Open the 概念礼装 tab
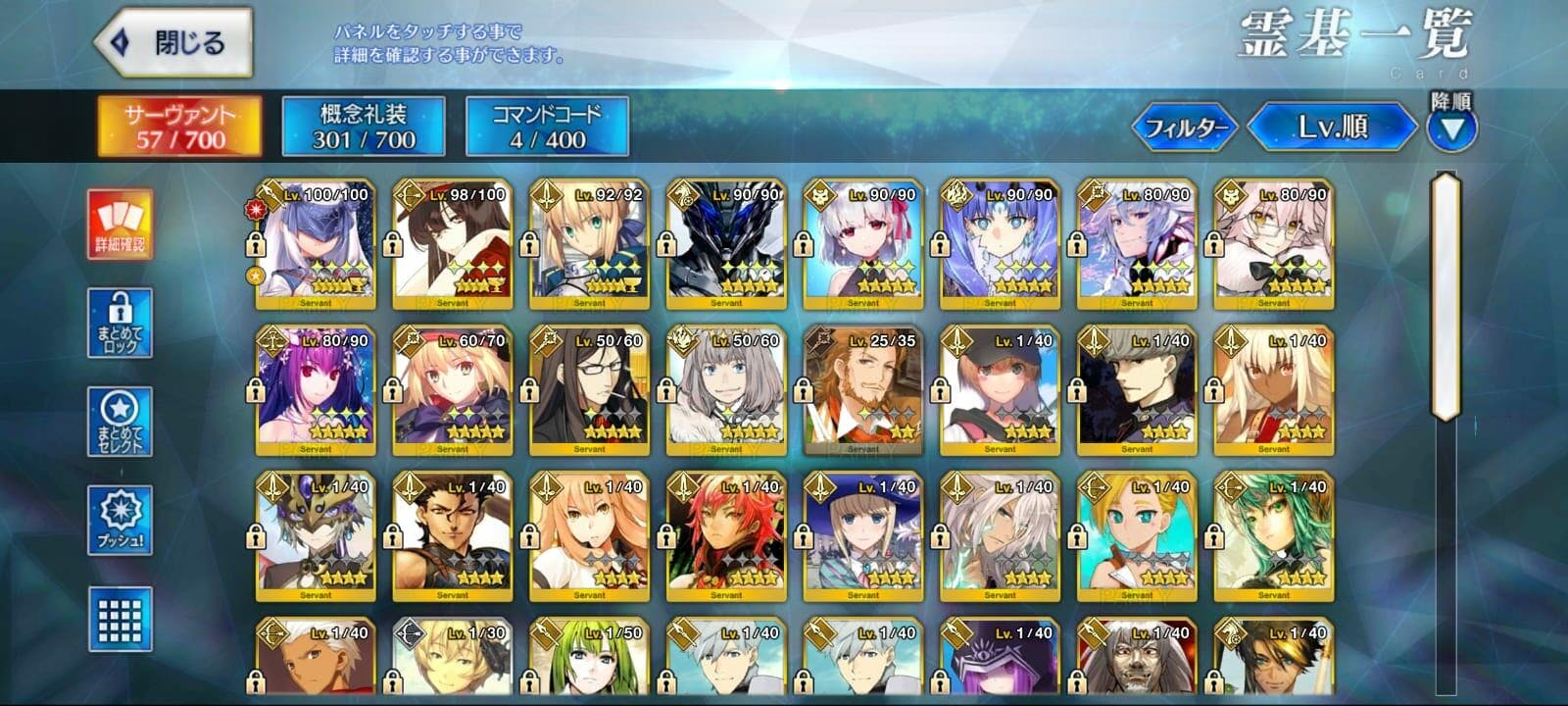1568x706 pixels. click(364, 126)
